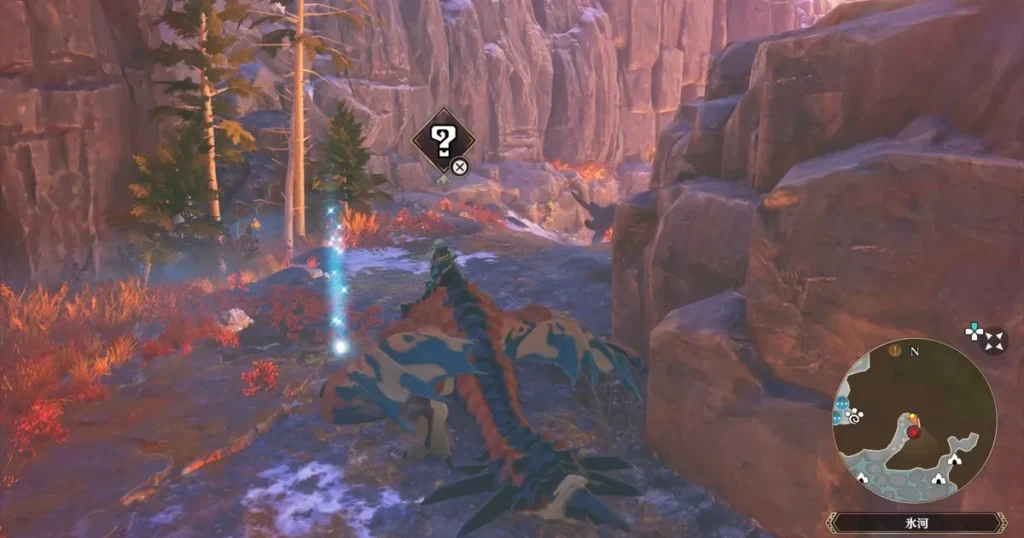
Task: Click the 氷河 area name banner
Action: 915,522
